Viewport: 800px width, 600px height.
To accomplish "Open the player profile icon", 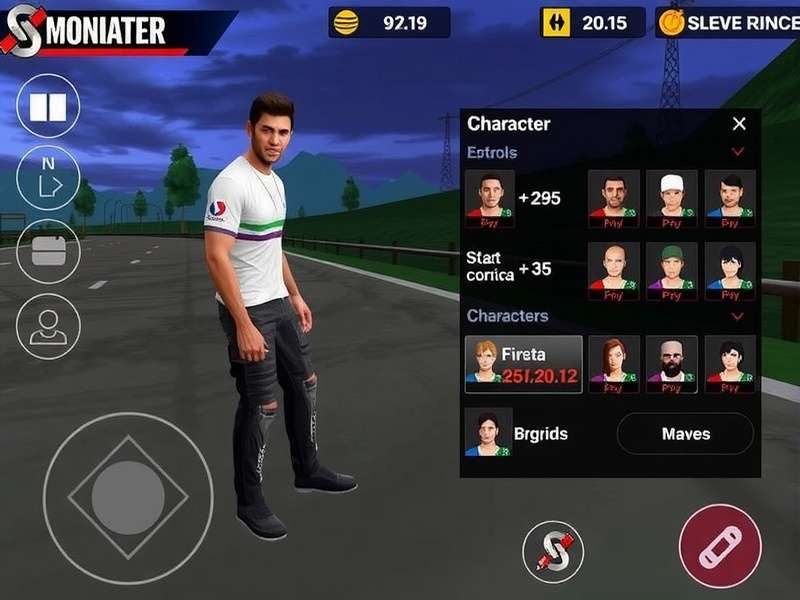I will pos(48,327).
